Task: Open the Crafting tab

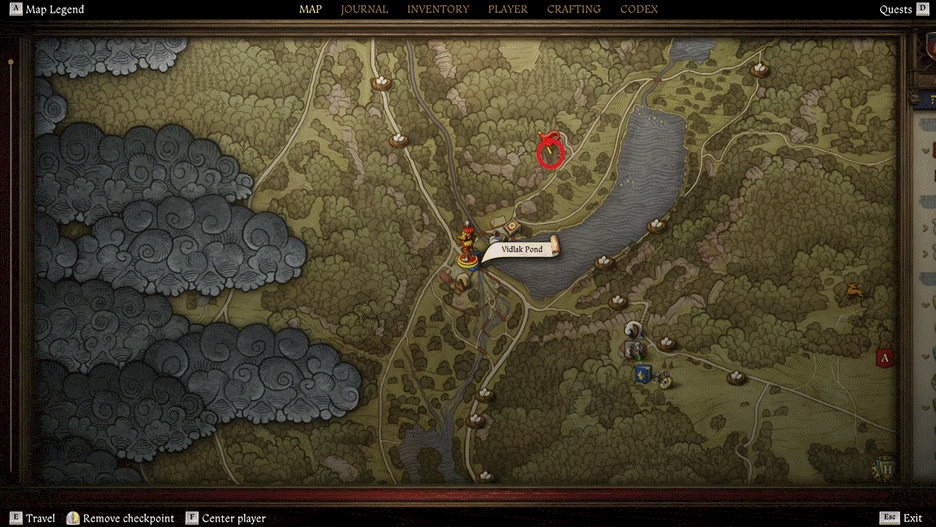Action: [x=574, y=9]
